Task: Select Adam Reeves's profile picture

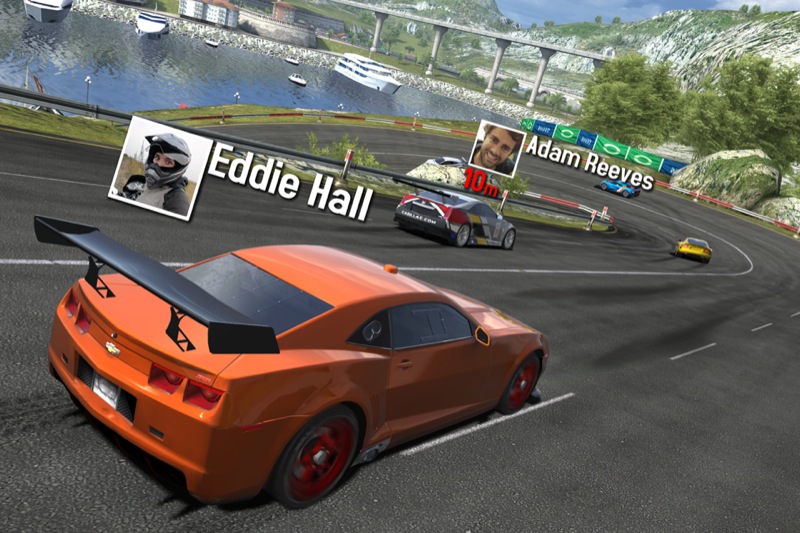Action: pyautogui.click(x=497, y=149)
